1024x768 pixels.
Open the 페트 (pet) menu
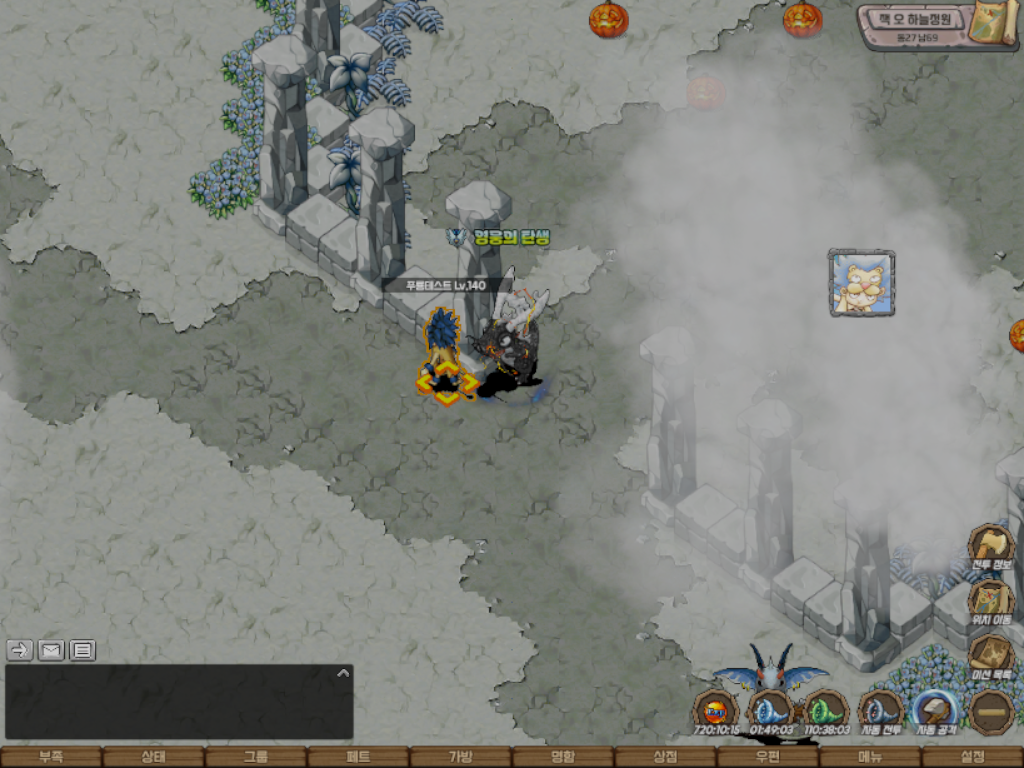[358, 757]
